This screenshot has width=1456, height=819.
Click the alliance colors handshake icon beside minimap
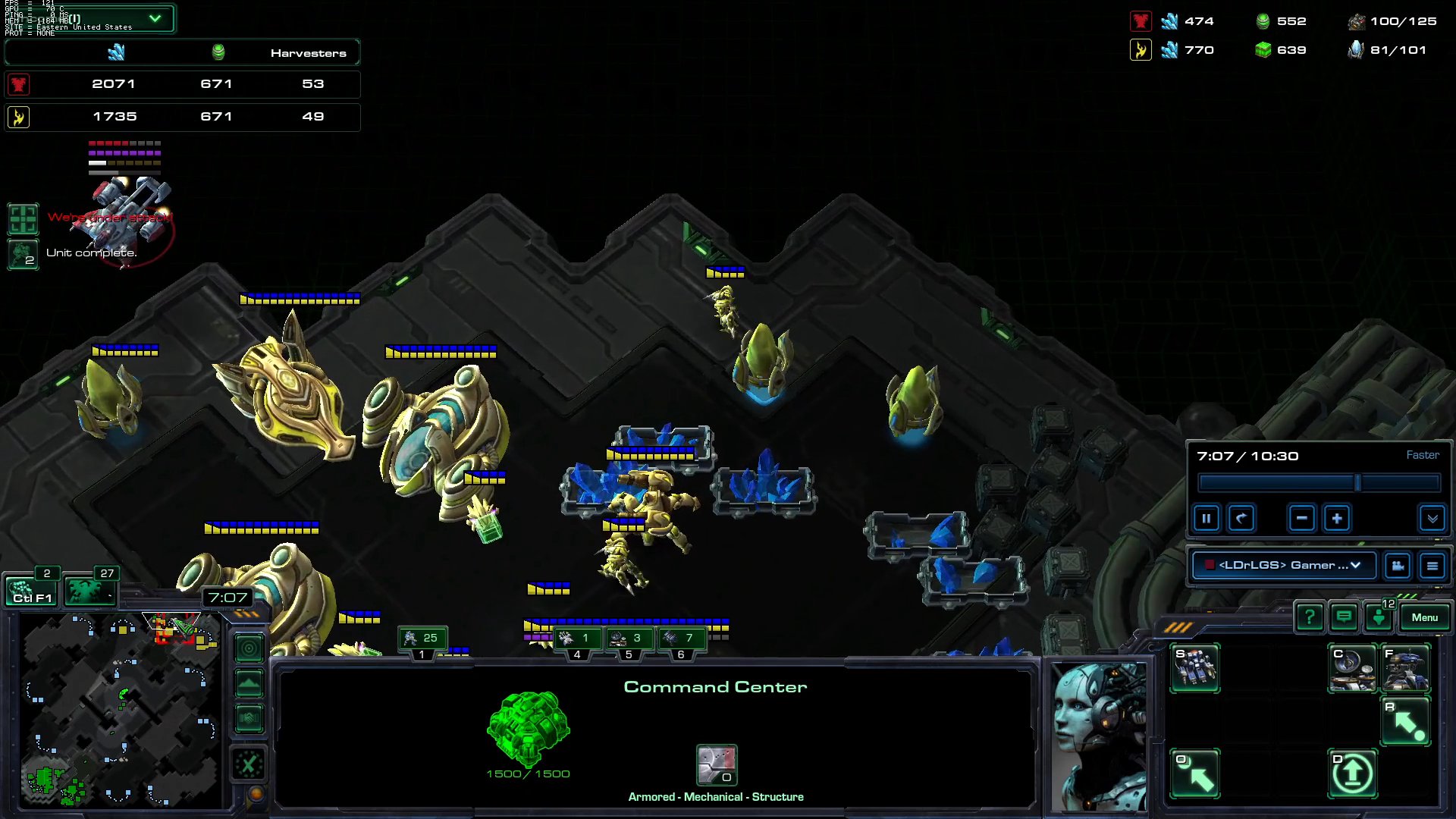point(249,717)
